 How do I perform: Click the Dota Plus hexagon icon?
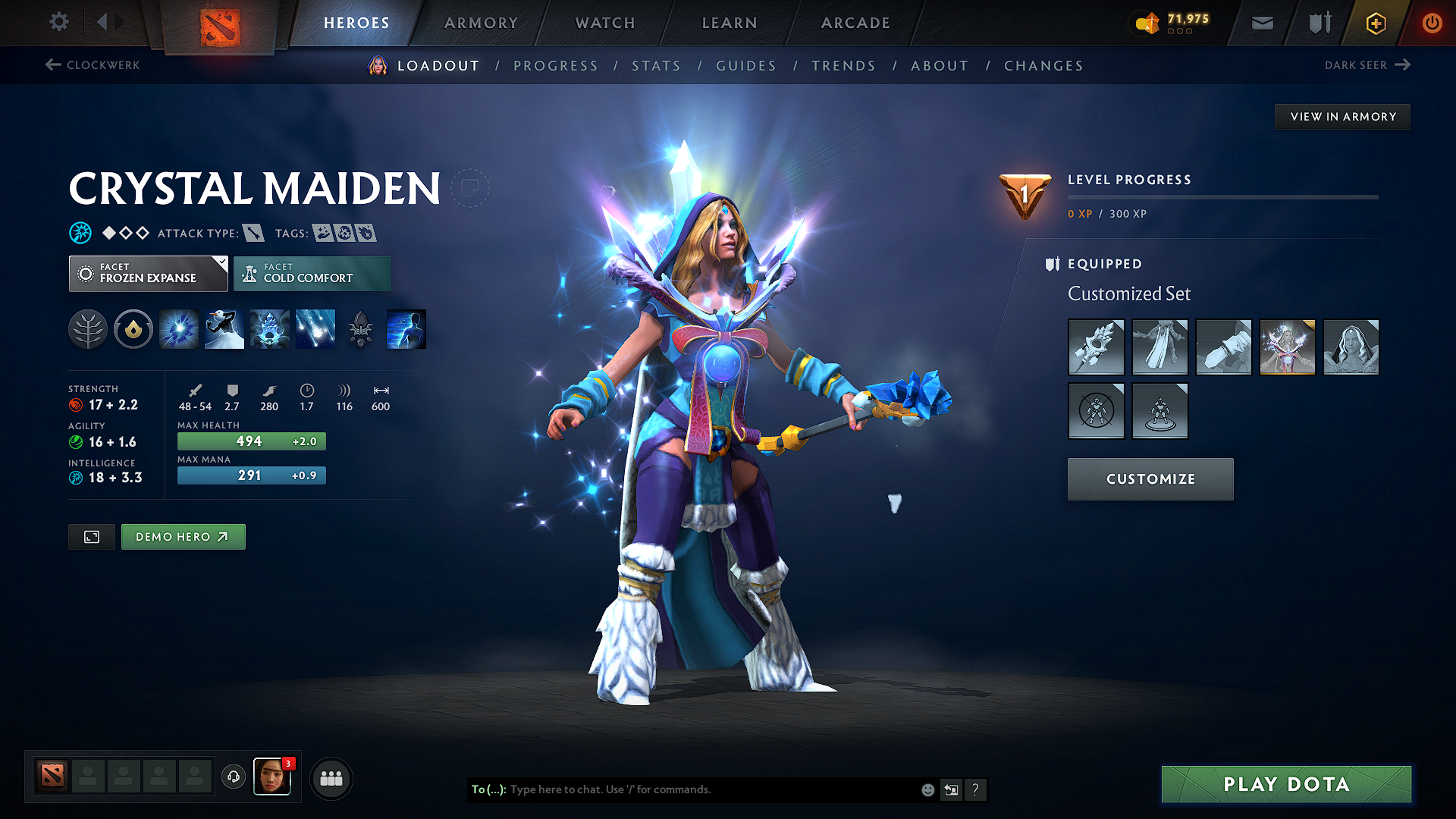1375,23
